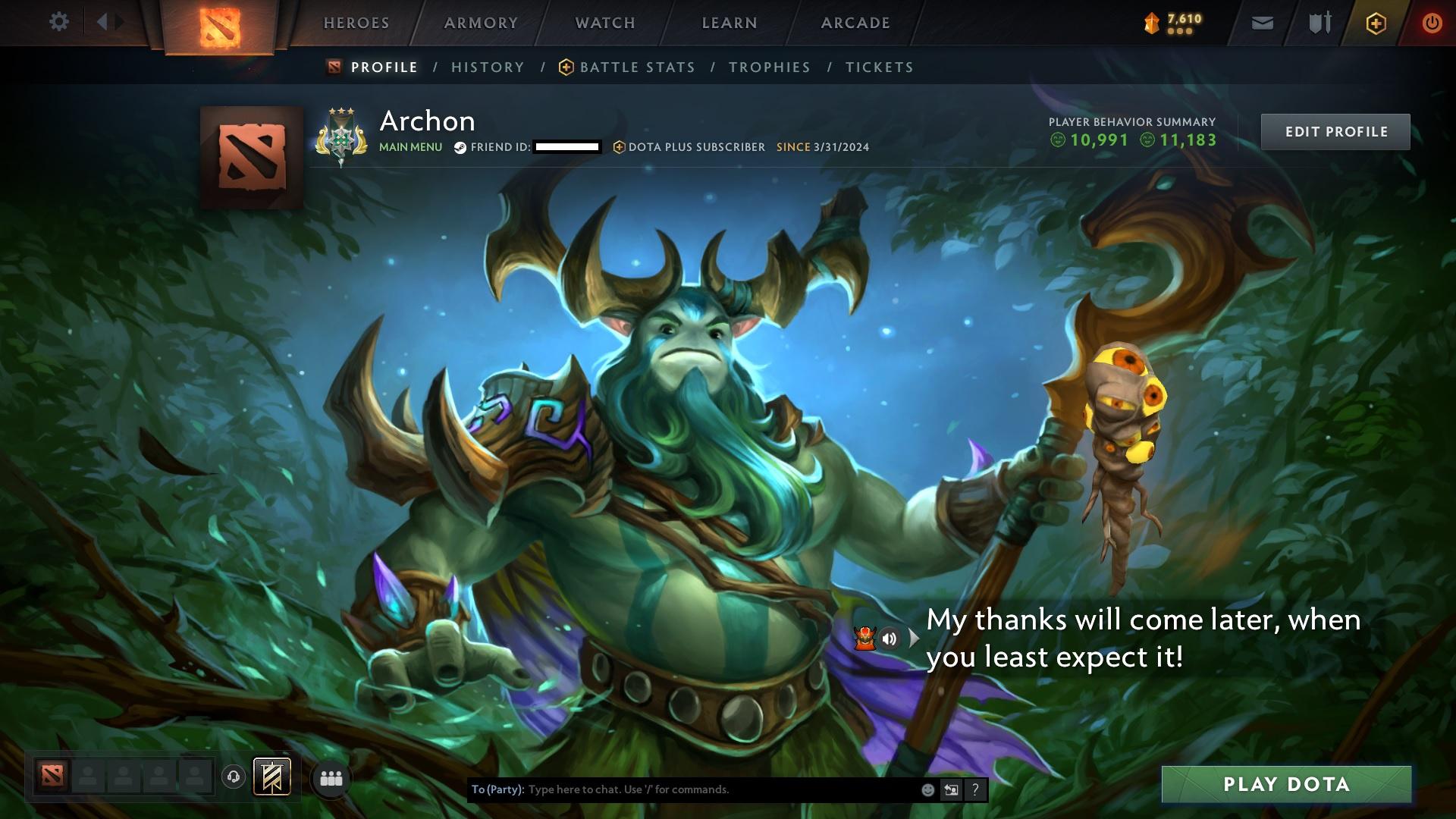This screenshot has height=819, width=1456.
Task: Open the ARCADE menu item
Action: 855,23
